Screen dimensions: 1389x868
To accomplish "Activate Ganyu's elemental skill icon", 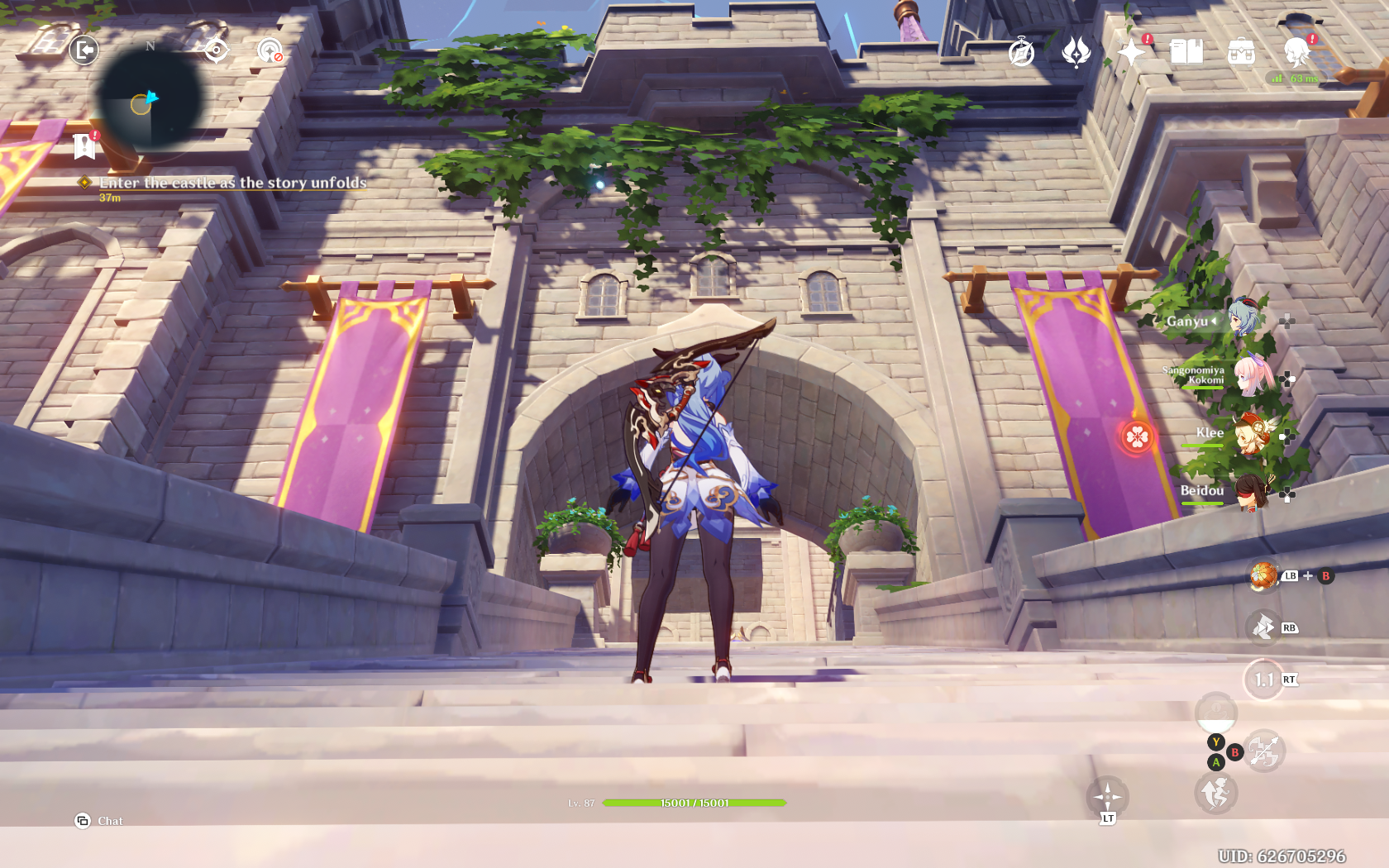I will click(1263, 627).
